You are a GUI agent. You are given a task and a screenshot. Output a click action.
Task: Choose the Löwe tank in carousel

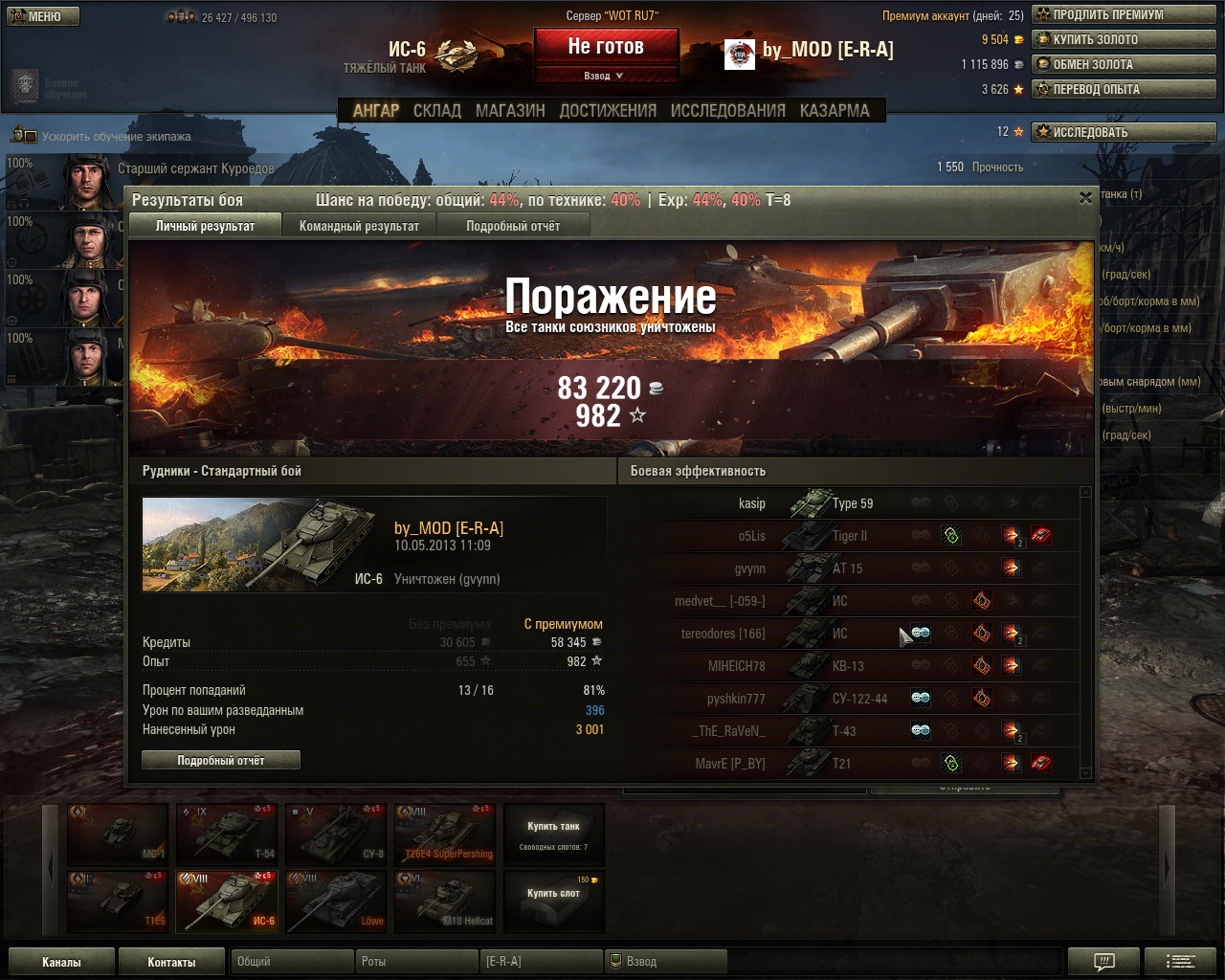336,900
